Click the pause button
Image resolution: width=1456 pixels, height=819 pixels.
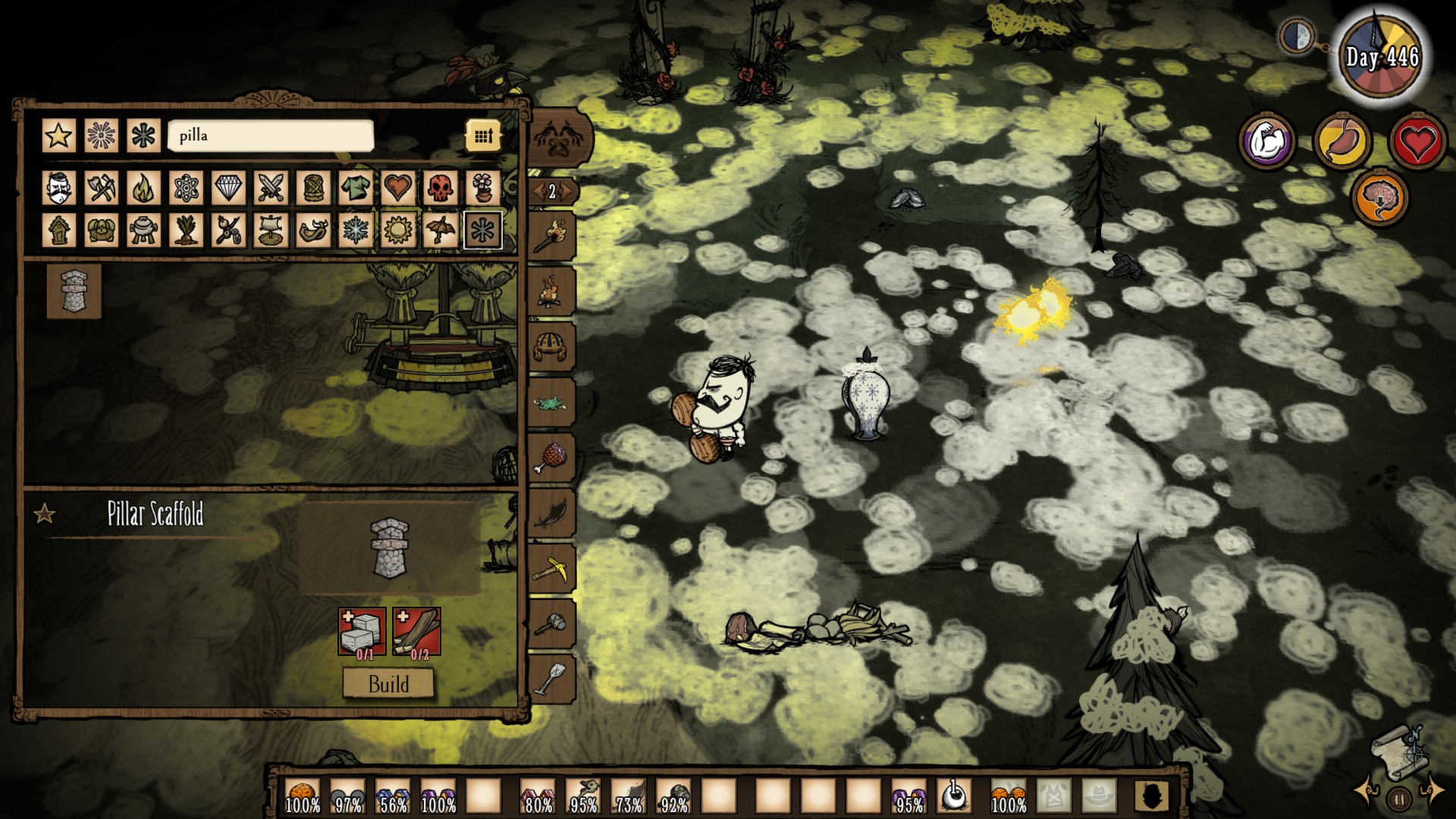(x=1399, y=799)
